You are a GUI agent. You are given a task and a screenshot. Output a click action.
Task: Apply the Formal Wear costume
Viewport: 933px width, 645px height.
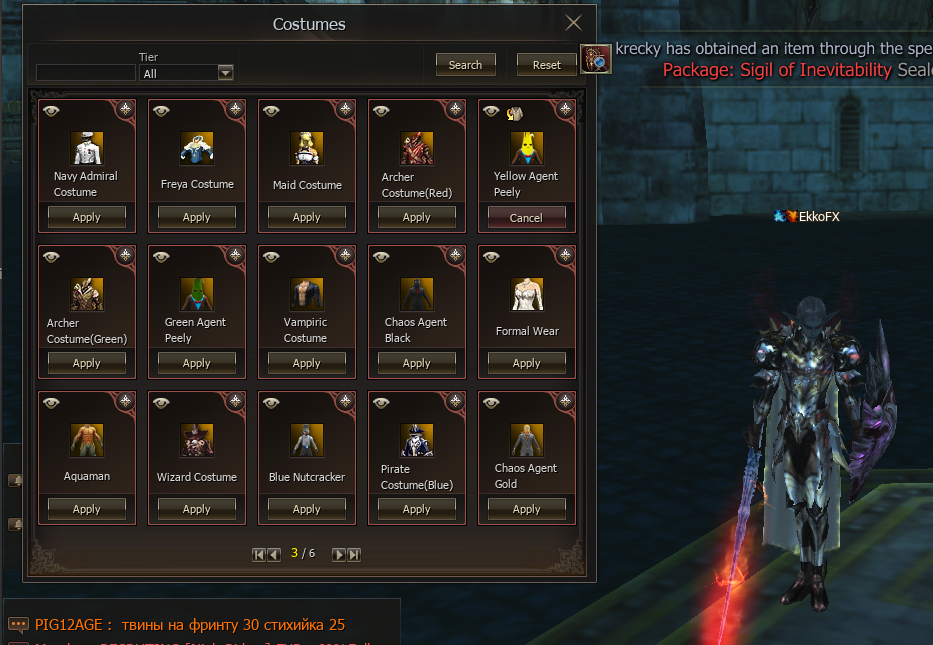tap(526, 363)
